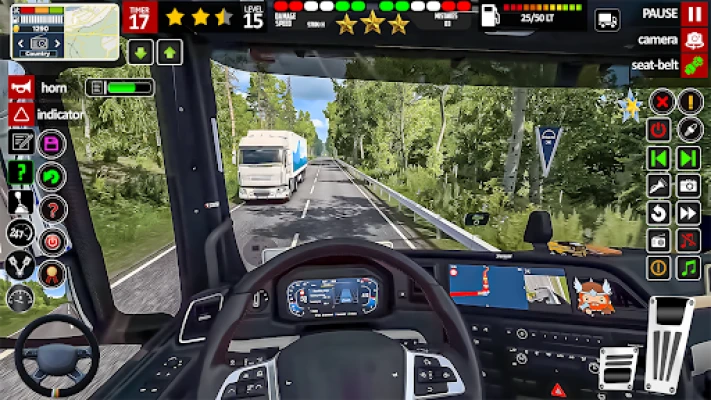The height and width of the screenshot is (400, 711).
Task: Turn on the hazard indicator
Action: [x=20, y=114]
